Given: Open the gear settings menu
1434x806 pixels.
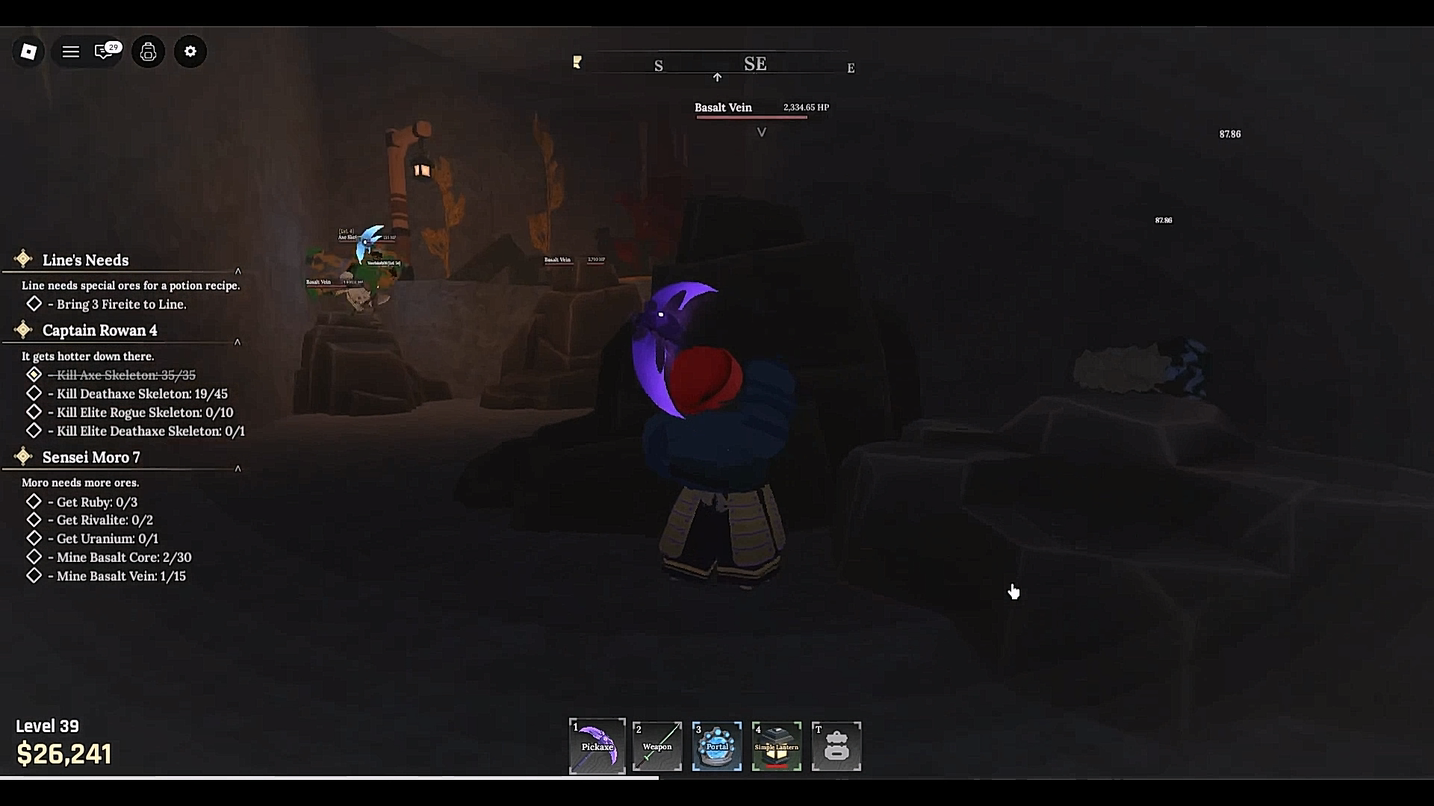Looking at the screenshot, I should point(190,52).
